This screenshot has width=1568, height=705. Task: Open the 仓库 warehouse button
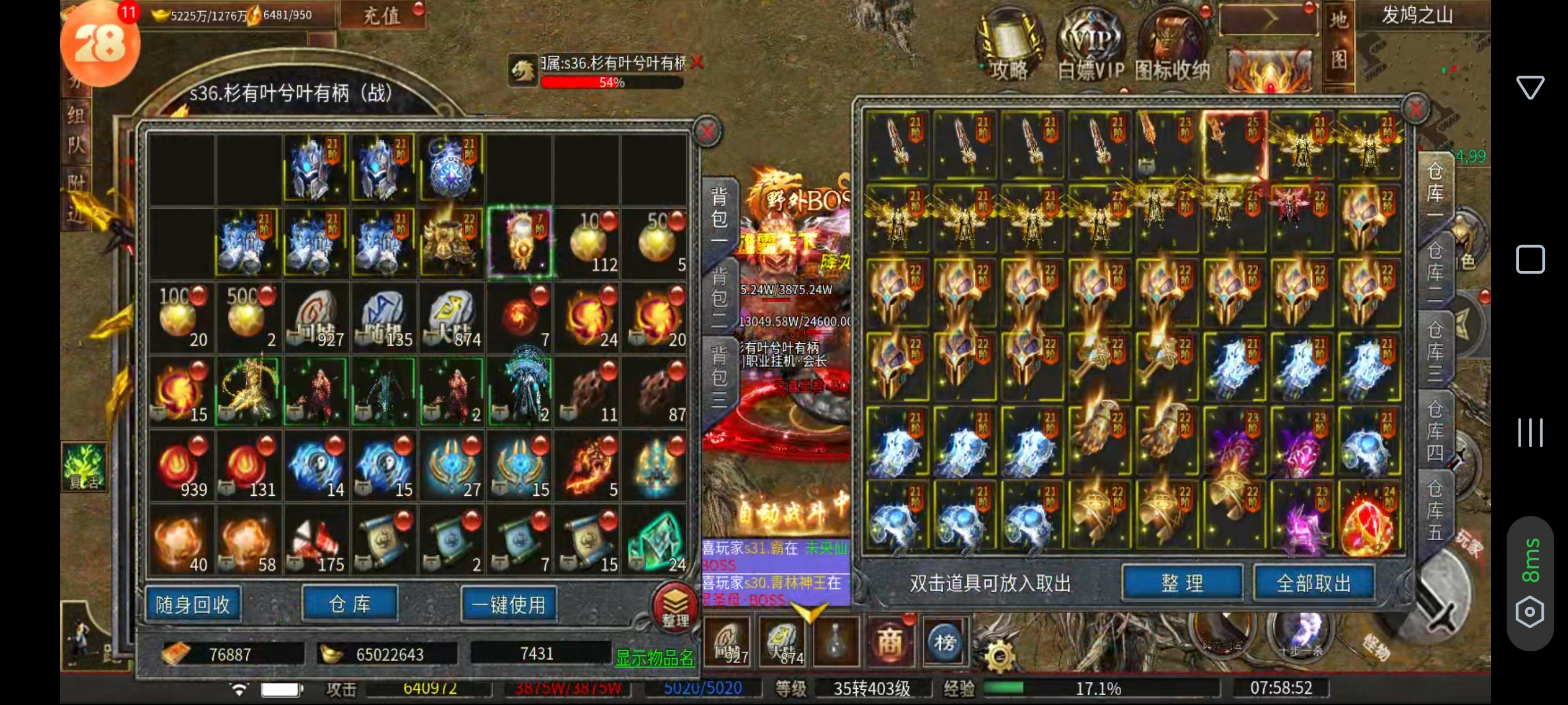click(x=350, y=603)
